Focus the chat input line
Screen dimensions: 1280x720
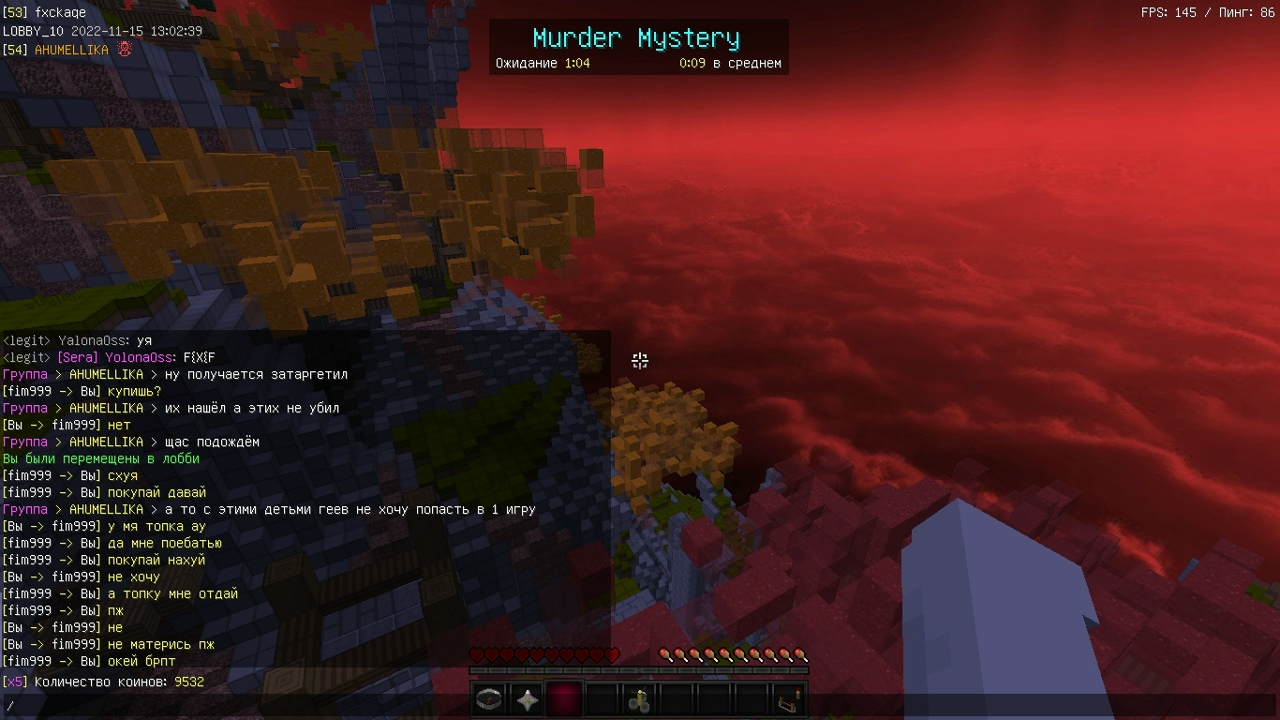(300, 706)
